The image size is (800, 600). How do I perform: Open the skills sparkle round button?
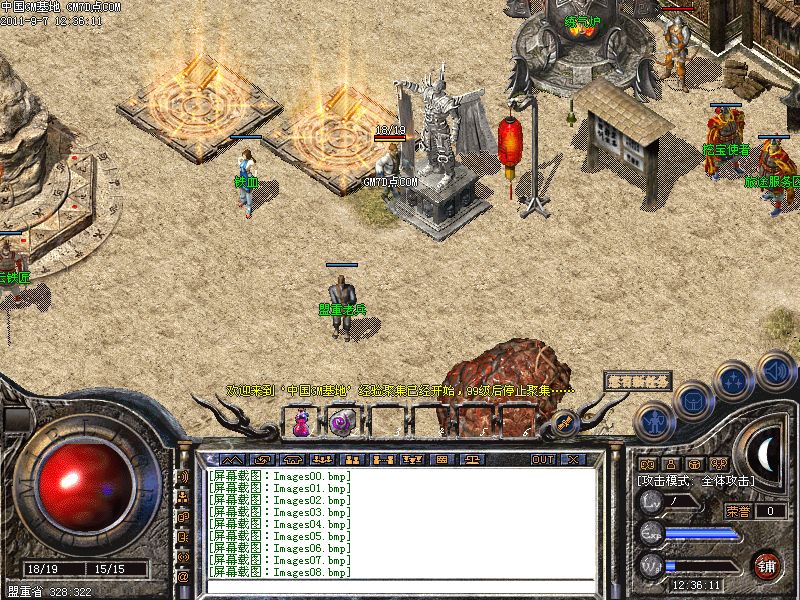click(x=733, y=382)
